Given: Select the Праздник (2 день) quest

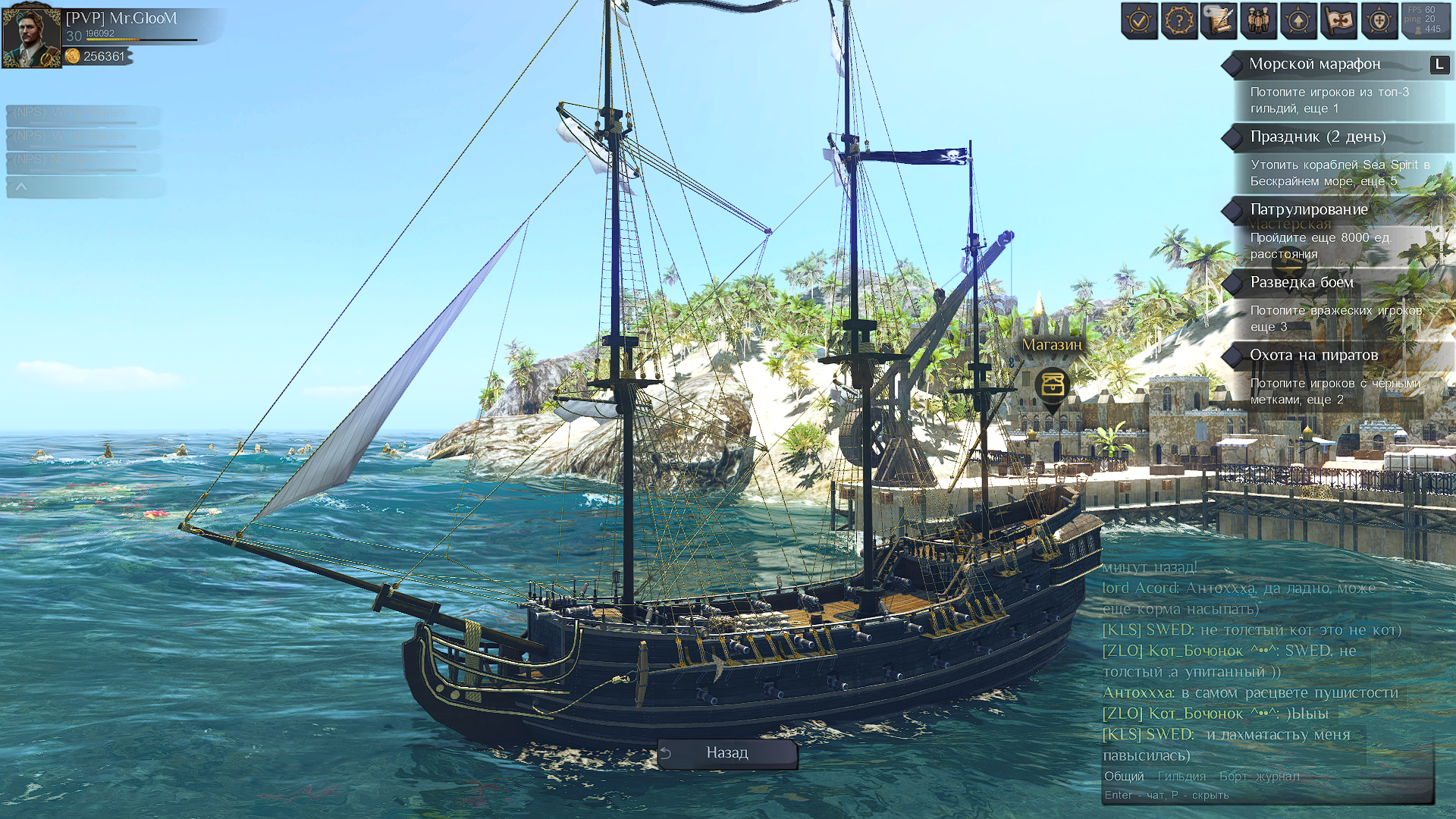Looking at the screenshot, I should pos(1318,137).
